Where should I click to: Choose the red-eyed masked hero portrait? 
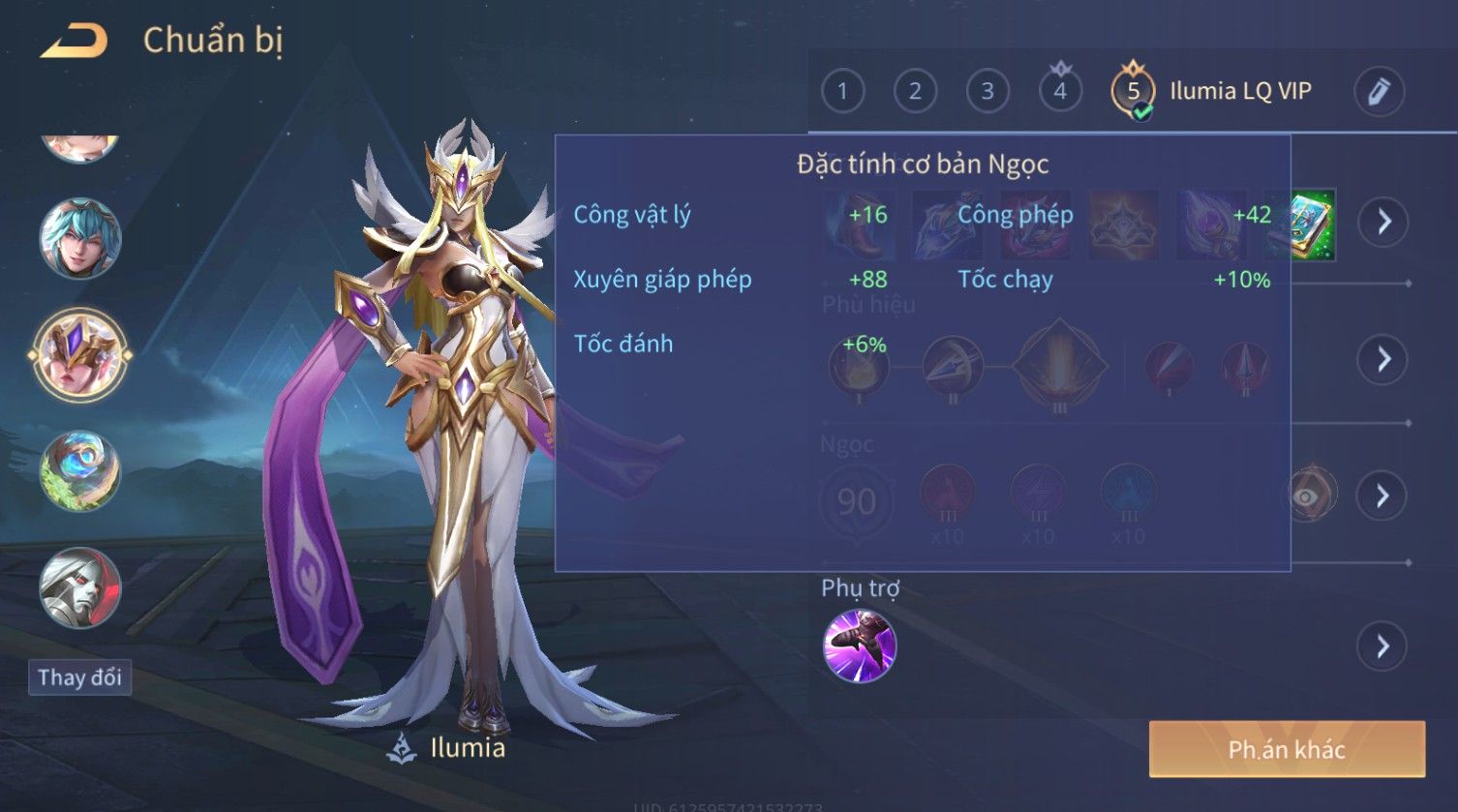pos(80,586)
